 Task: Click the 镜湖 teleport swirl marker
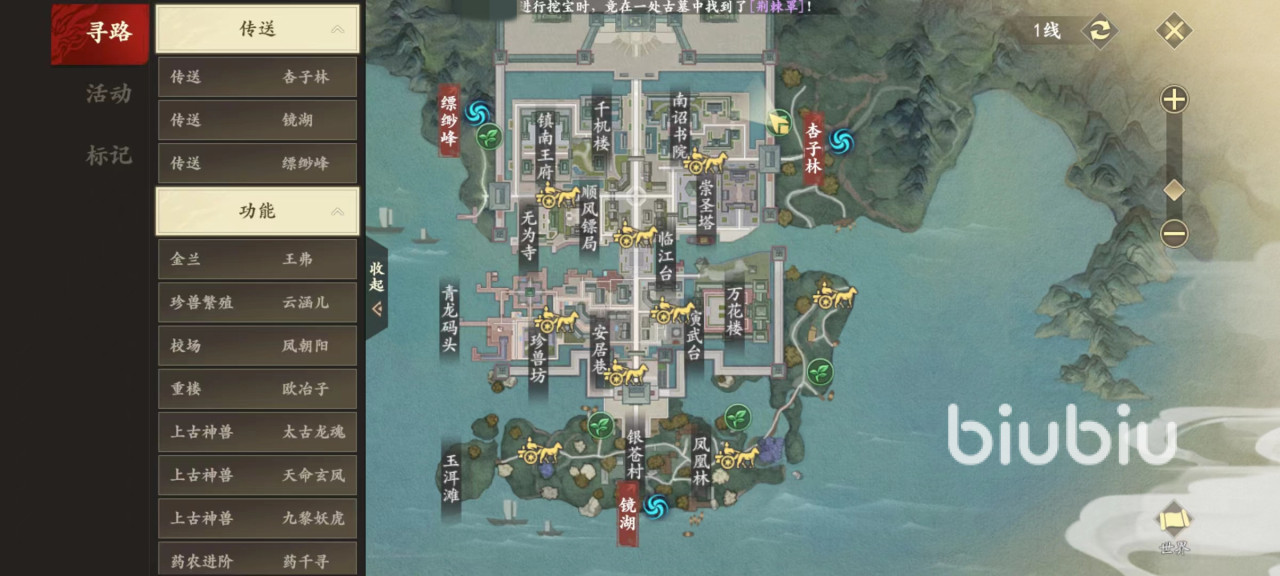point(657,508)
